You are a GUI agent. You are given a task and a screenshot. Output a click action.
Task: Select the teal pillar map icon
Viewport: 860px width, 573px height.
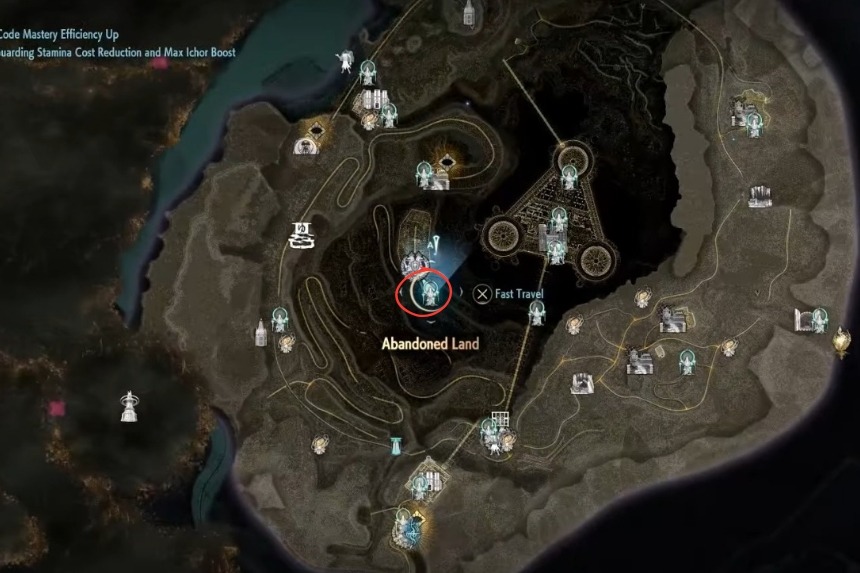click(x=397, y=444)
